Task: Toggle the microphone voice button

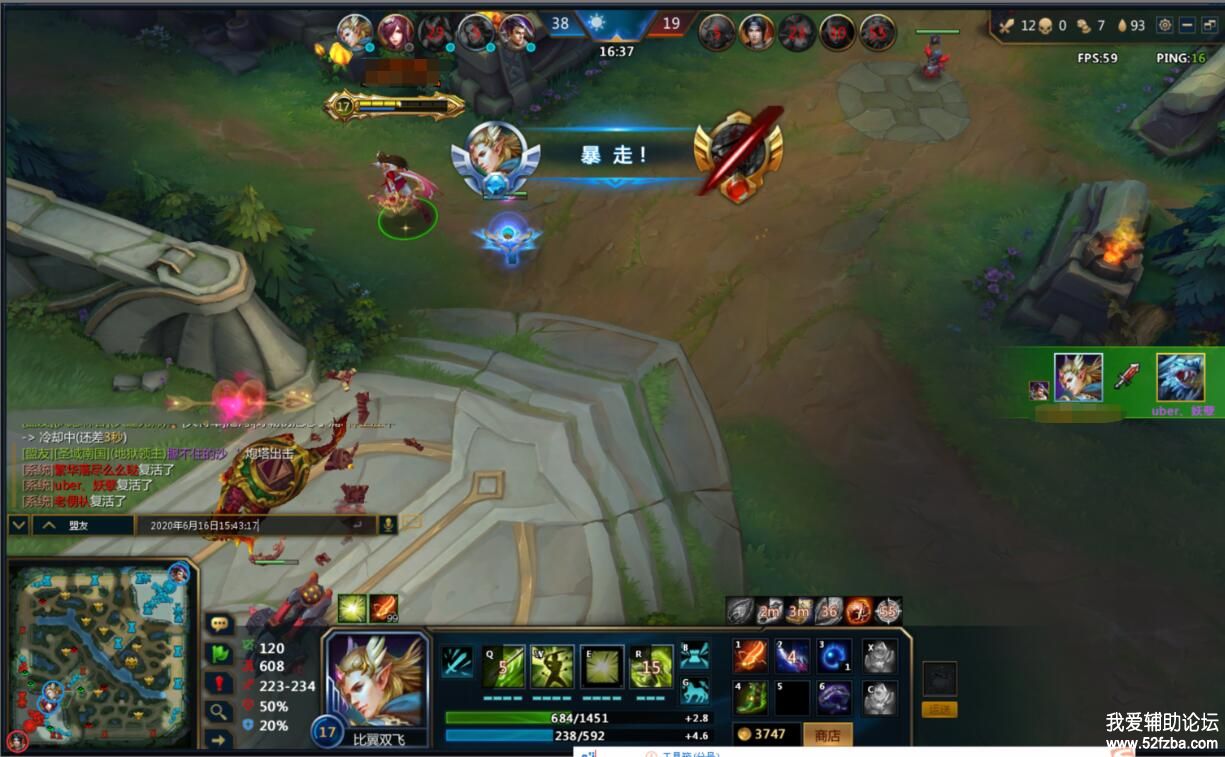Action: tap(387, 524)
